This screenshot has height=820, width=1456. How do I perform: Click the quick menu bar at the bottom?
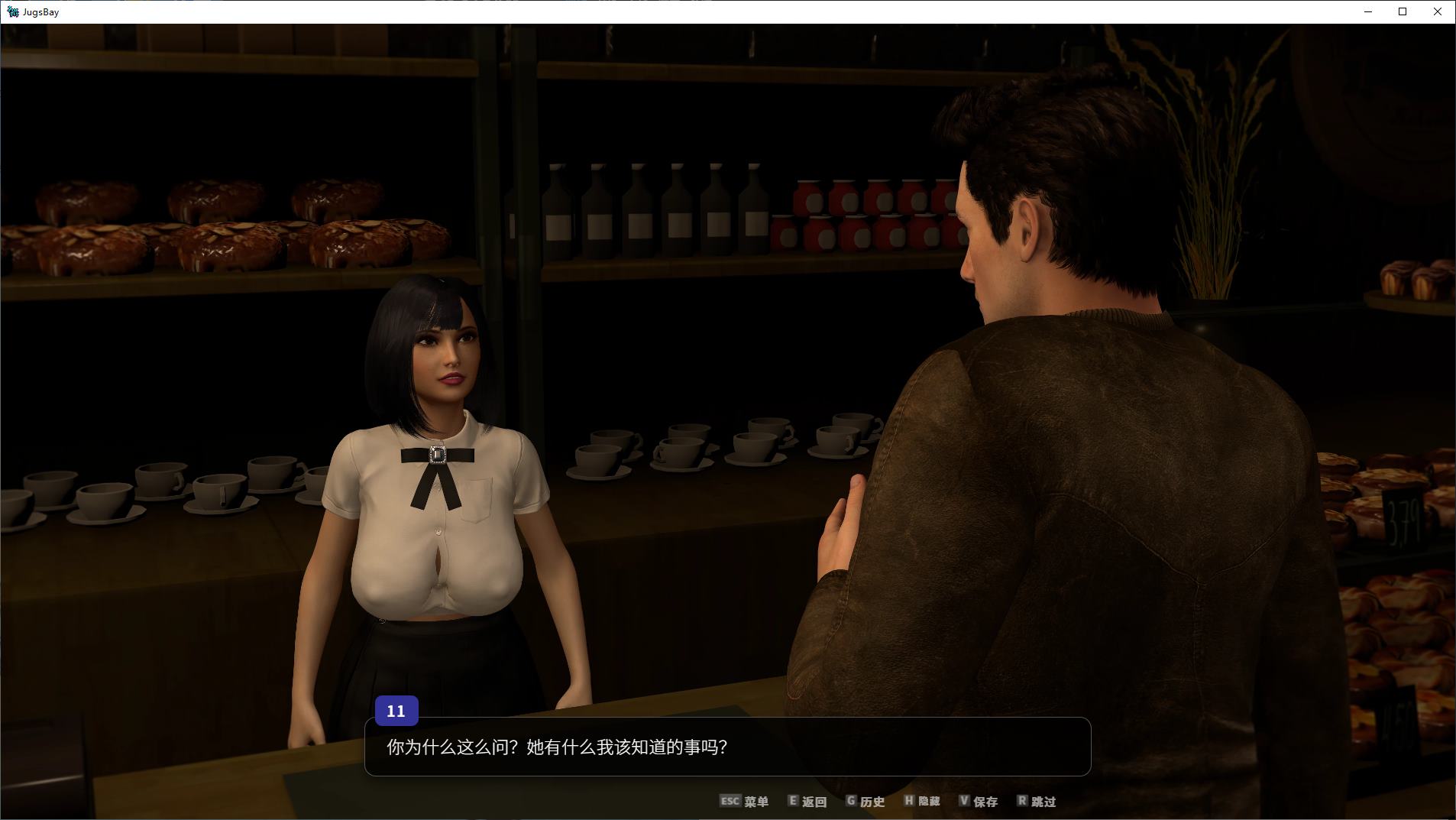886,802
